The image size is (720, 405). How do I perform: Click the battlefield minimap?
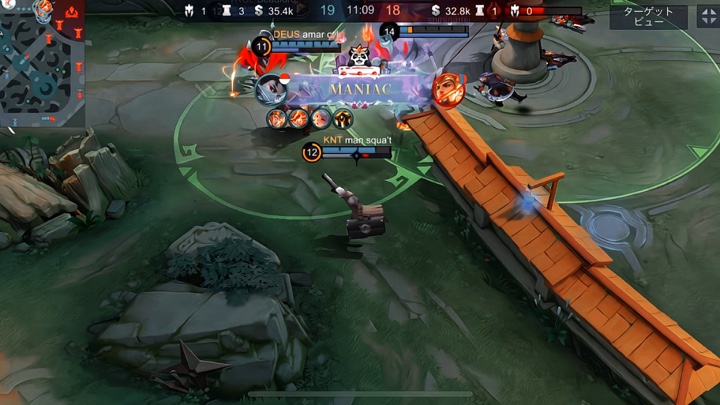42,62
